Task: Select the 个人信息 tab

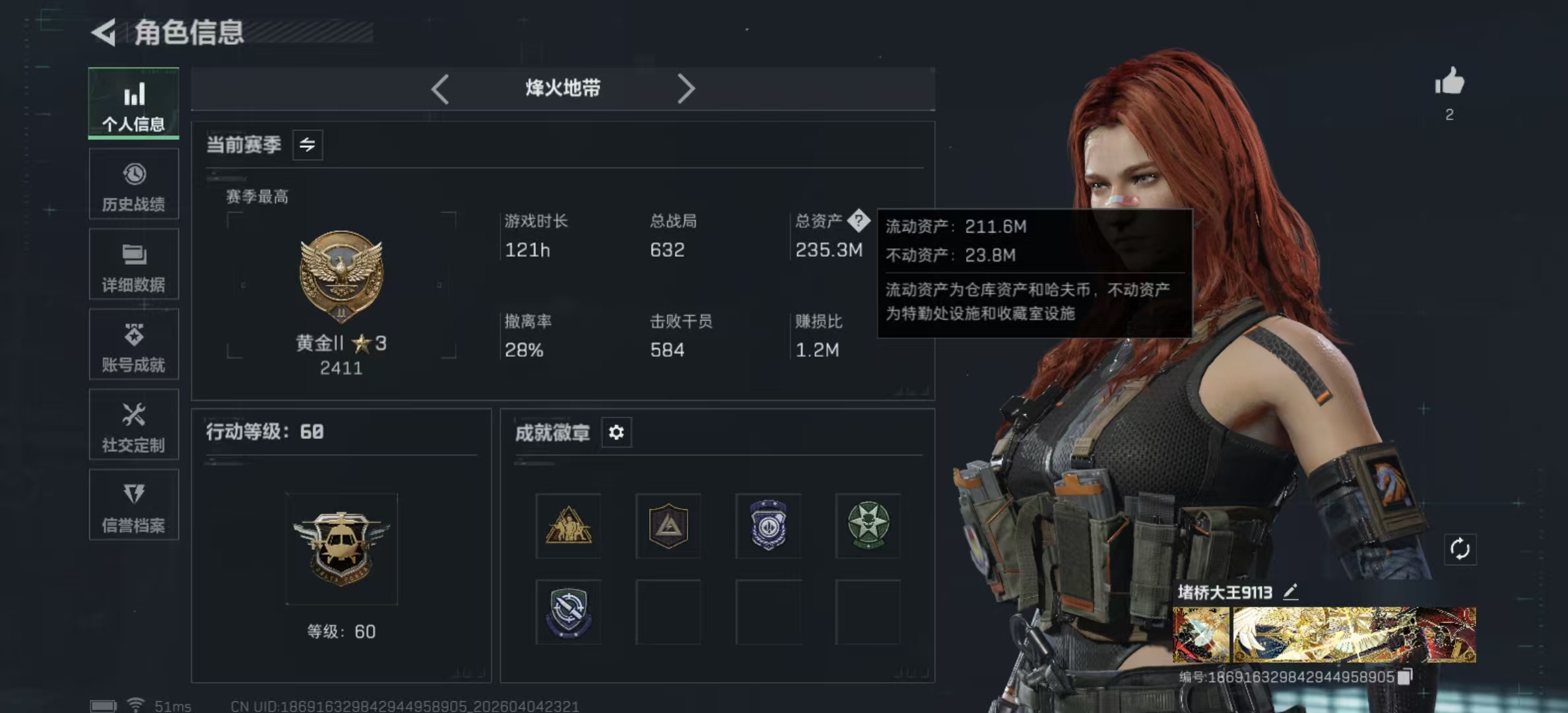Action: click(133, 104)
